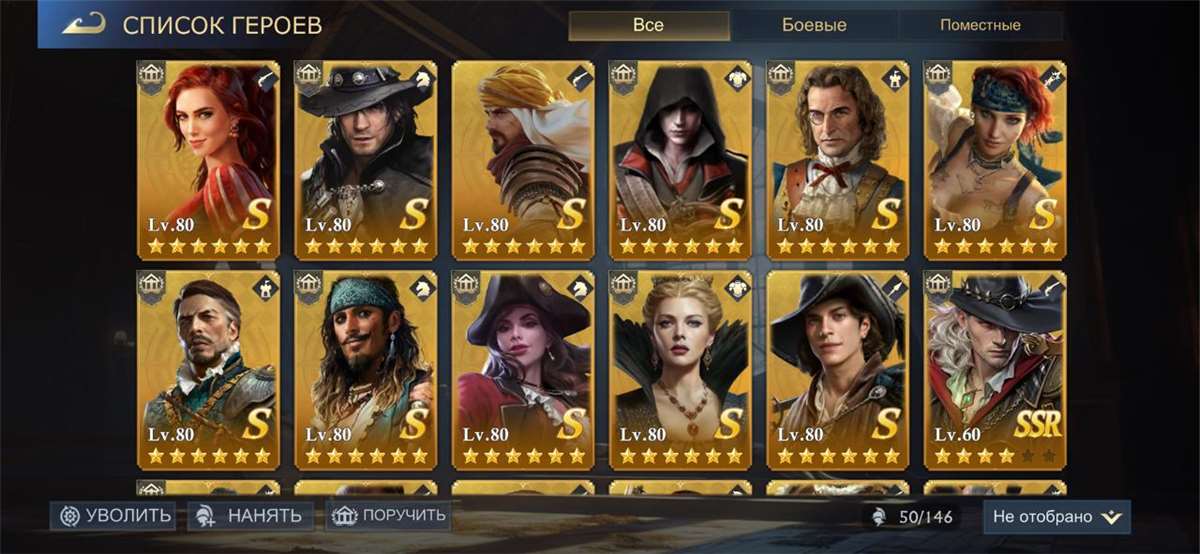Select the SSR white-haired hero card
The width and height of the screenshot is (1200, 554).
click(x=995, y=370)
